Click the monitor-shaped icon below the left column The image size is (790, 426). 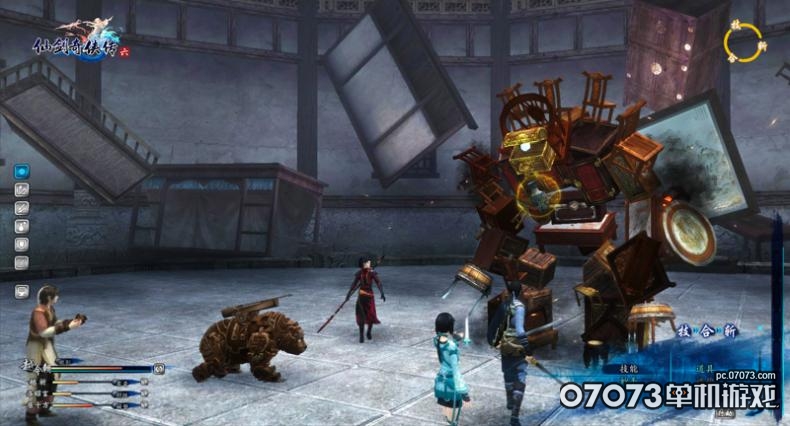click(21, 291)
